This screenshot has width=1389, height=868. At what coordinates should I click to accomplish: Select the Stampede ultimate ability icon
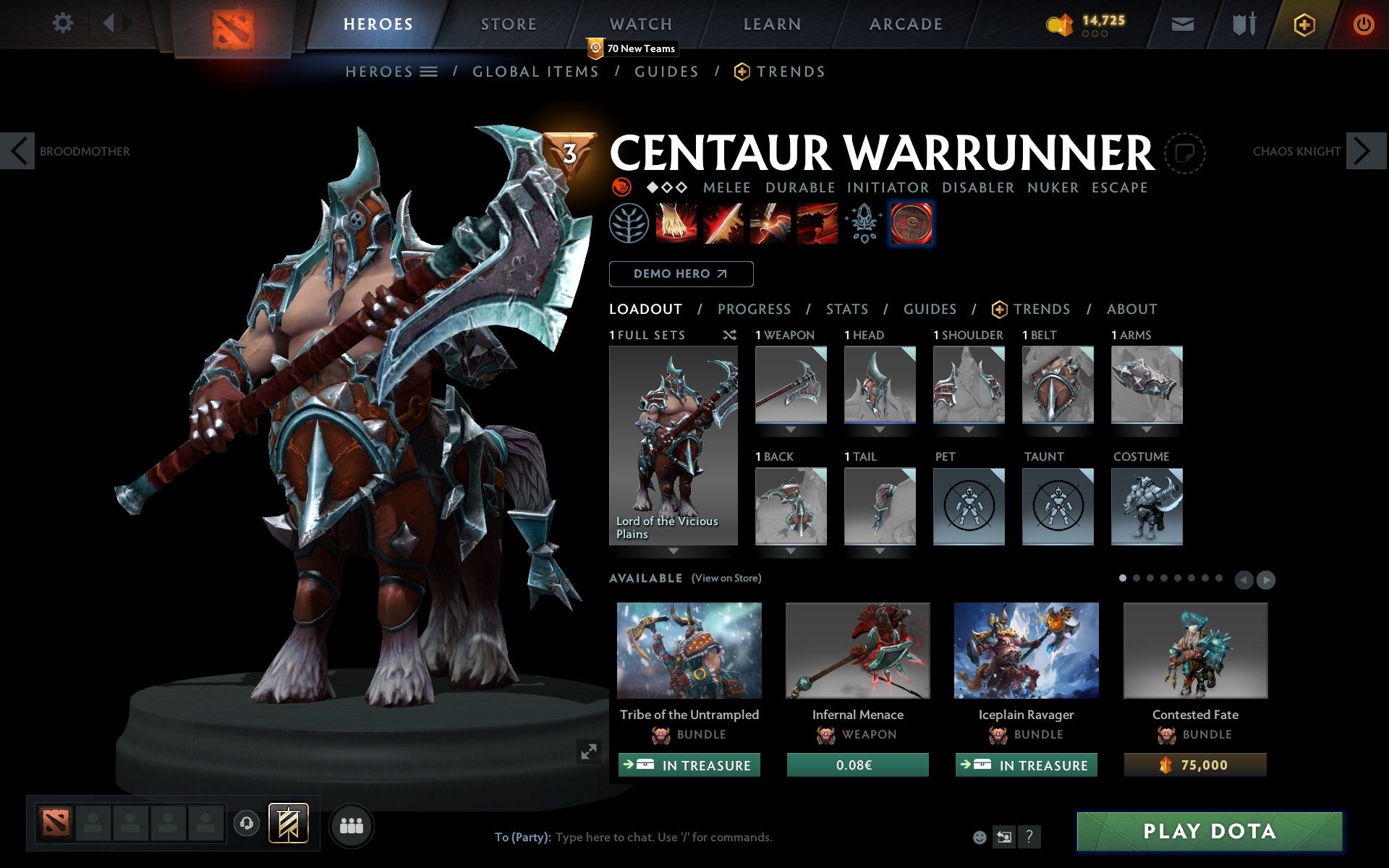[816, 224]
